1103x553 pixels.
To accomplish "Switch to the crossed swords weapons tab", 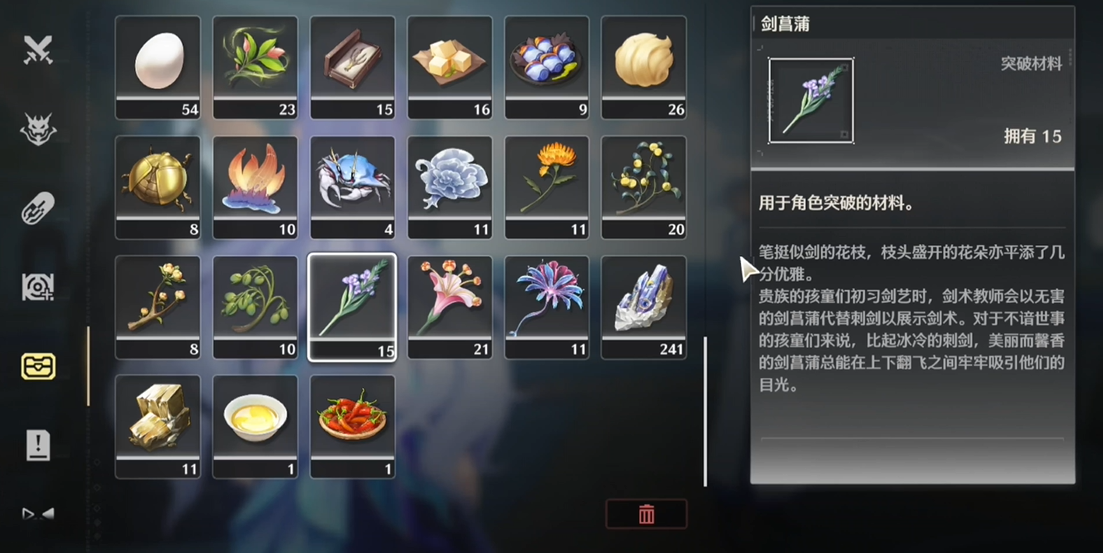I will click(x=38, y=49).
